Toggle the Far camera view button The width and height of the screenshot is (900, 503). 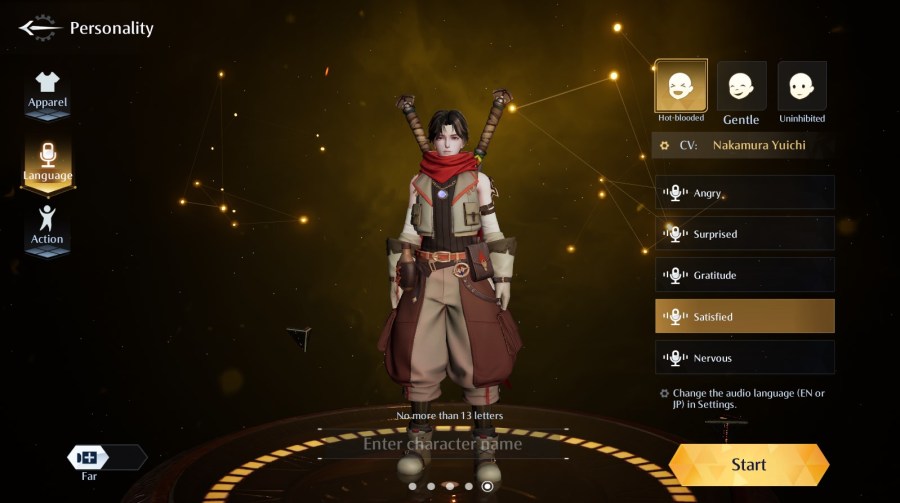point(90,458)
